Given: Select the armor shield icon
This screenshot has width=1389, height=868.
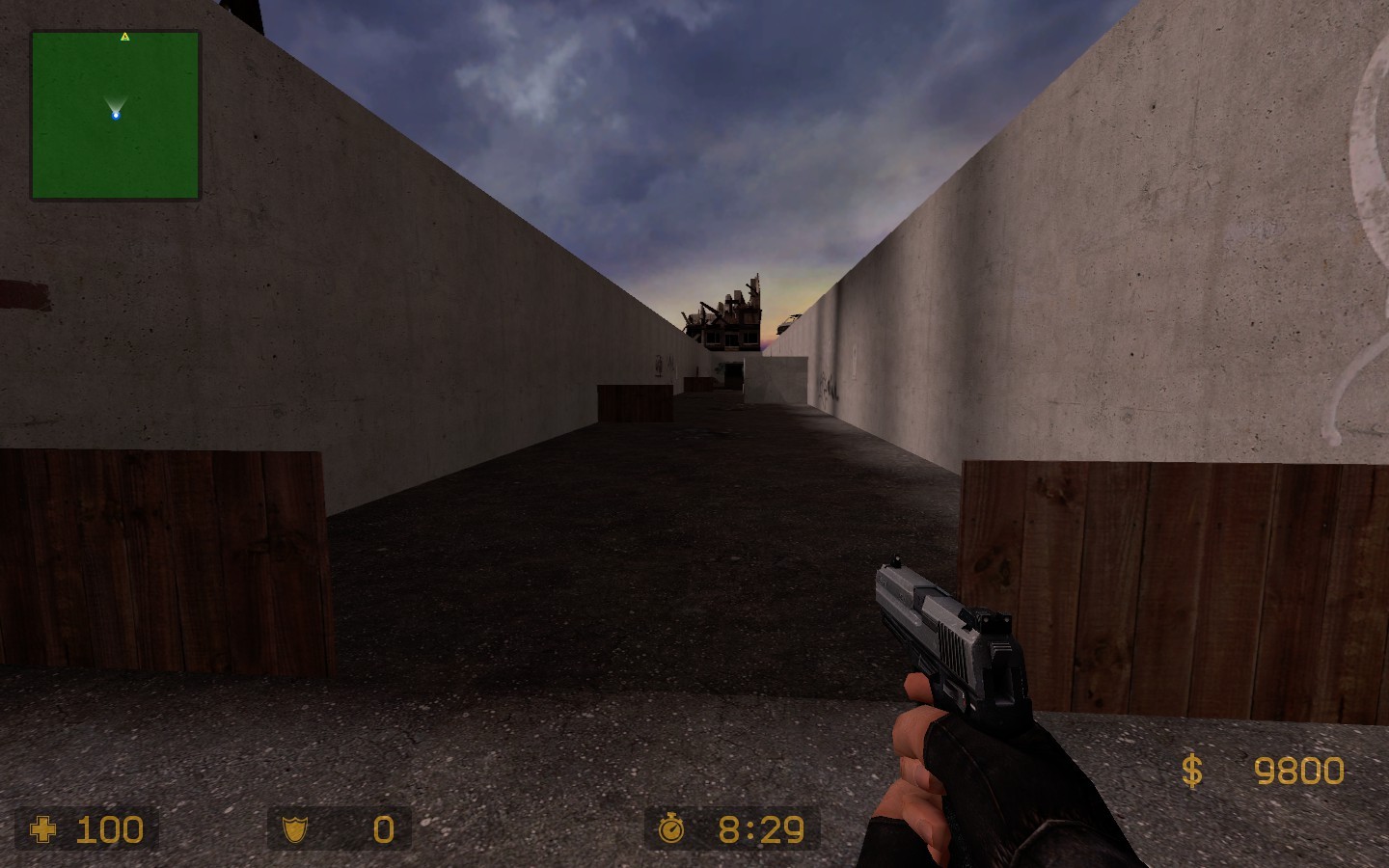Looking at the screenshot, I should click(293, 828).
